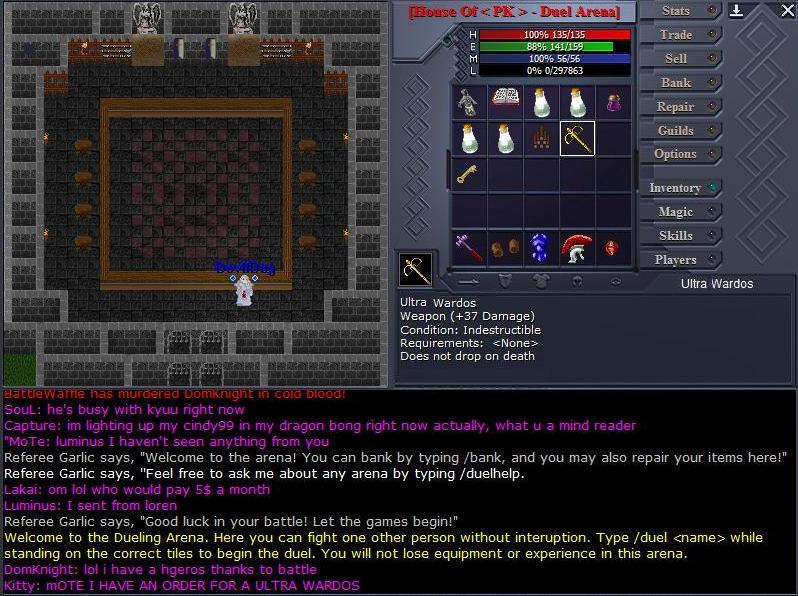Open the Trade menu

pyautogui.click(x=677, y=35)
